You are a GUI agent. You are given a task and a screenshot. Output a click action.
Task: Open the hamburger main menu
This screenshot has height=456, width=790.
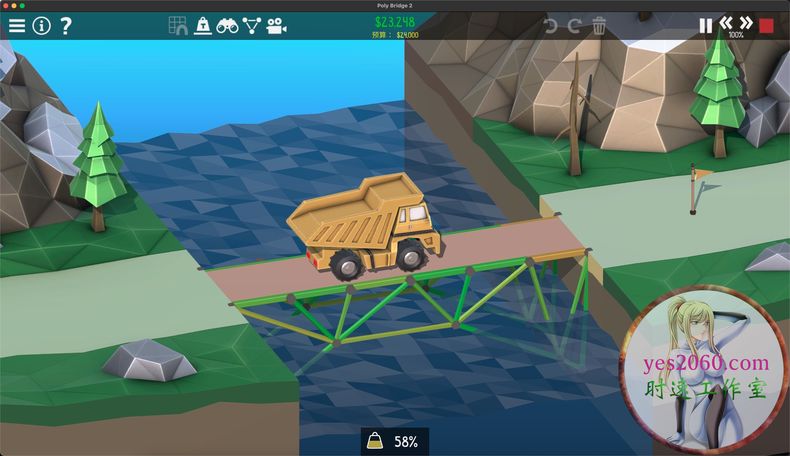click(17, 26)
